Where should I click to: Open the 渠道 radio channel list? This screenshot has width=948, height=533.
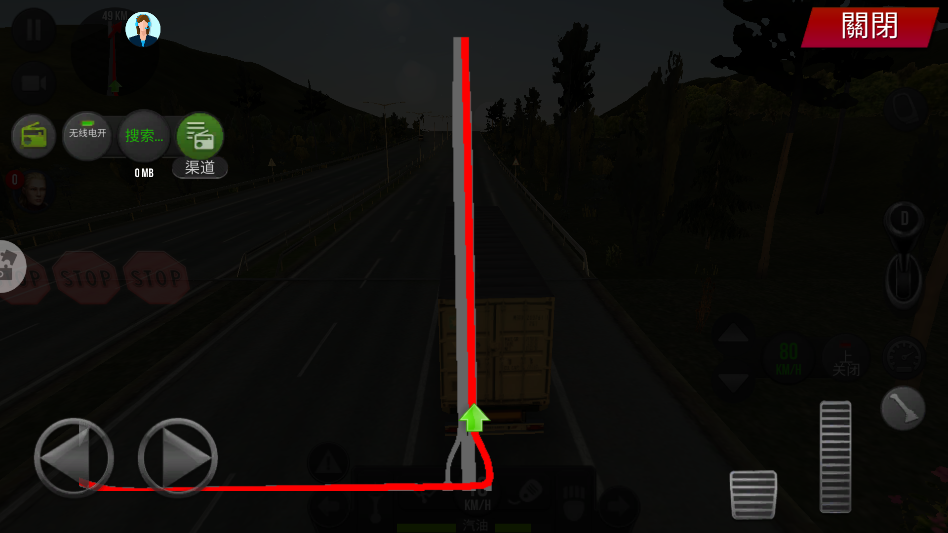point(200,137)
